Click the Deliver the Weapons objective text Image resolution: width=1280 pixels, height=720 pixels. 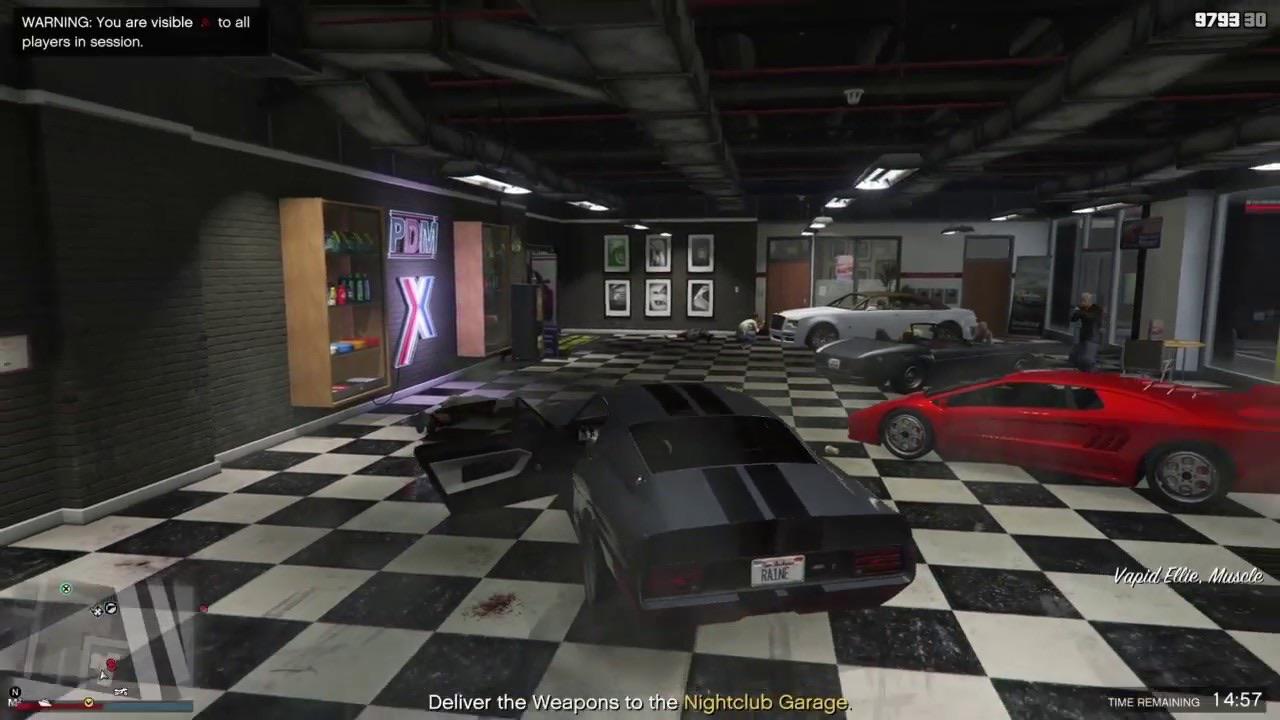coord(530,702)
